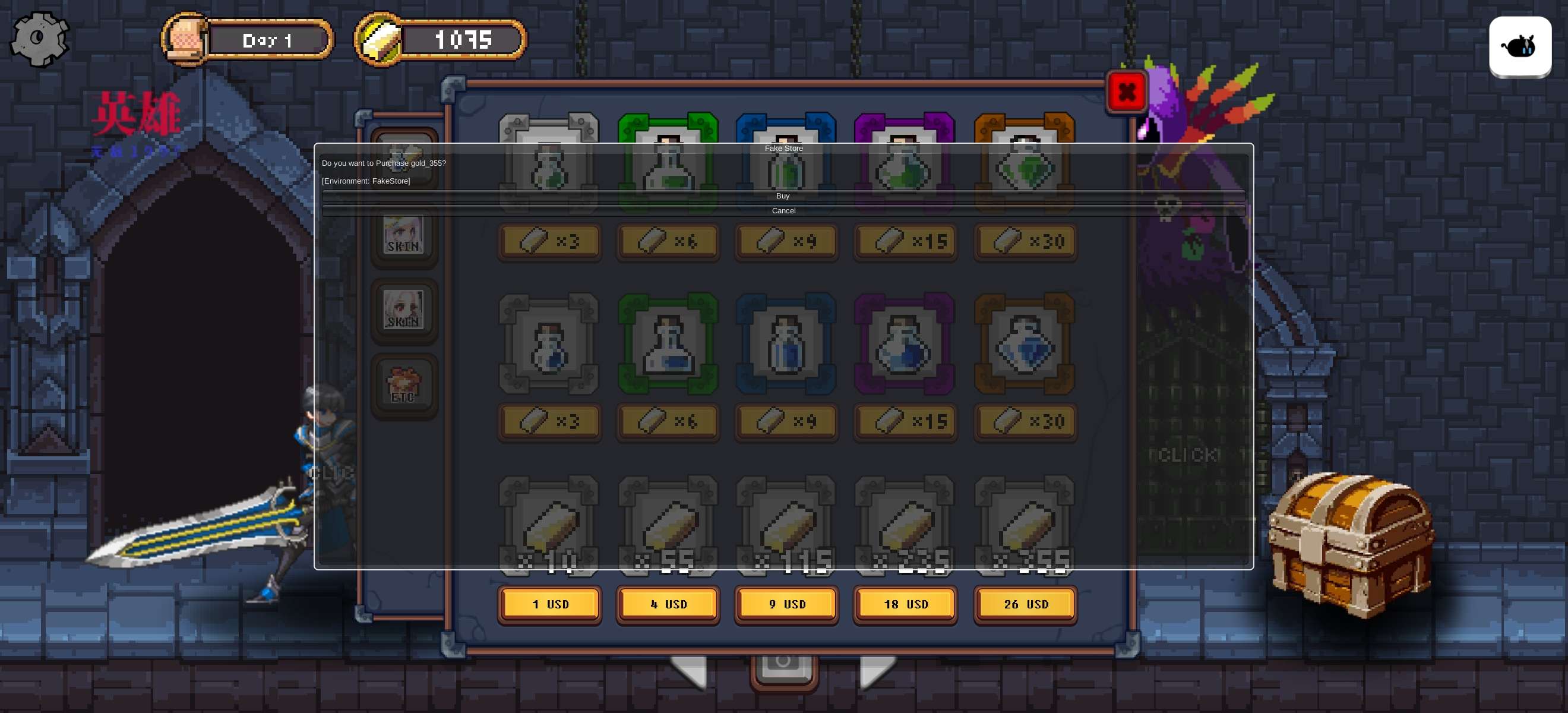Viewport: 1568px width, 713px height.
Task: Buy the blue potion for 3 gold
Action: (549, 421)
